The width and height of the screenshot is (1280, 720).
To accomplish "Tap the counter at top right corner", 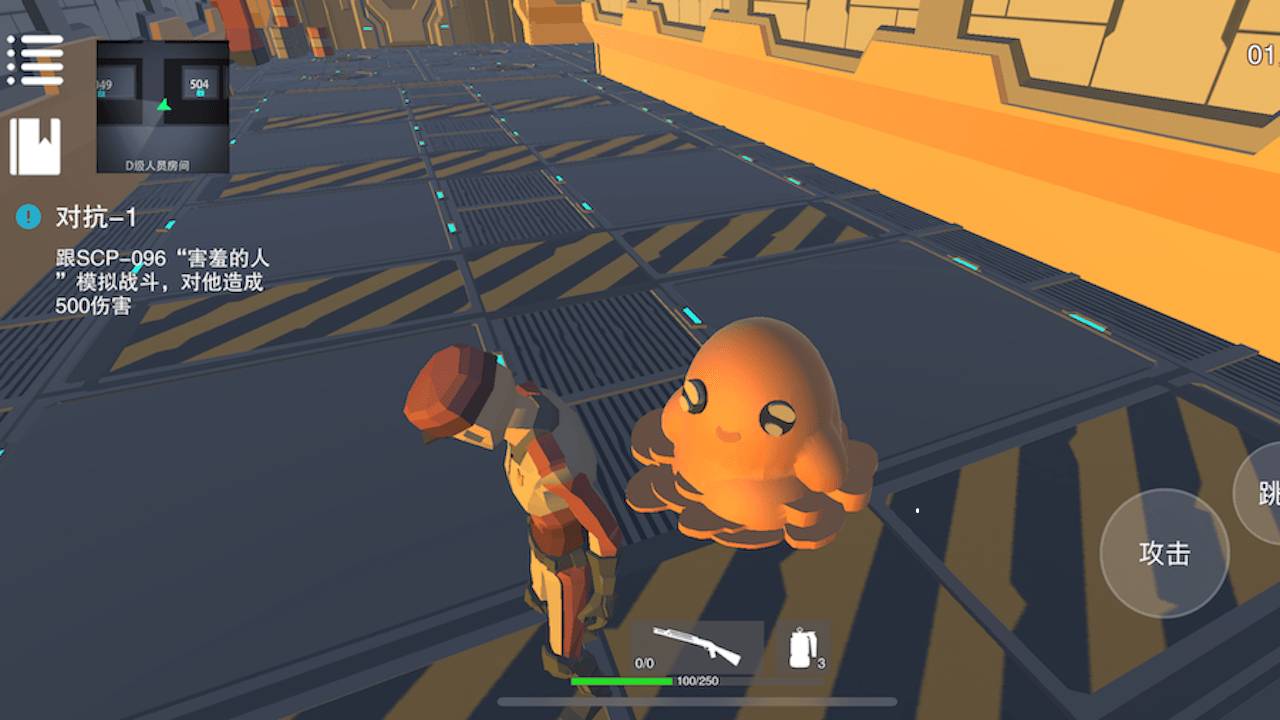I will (x=1259, y=55).
